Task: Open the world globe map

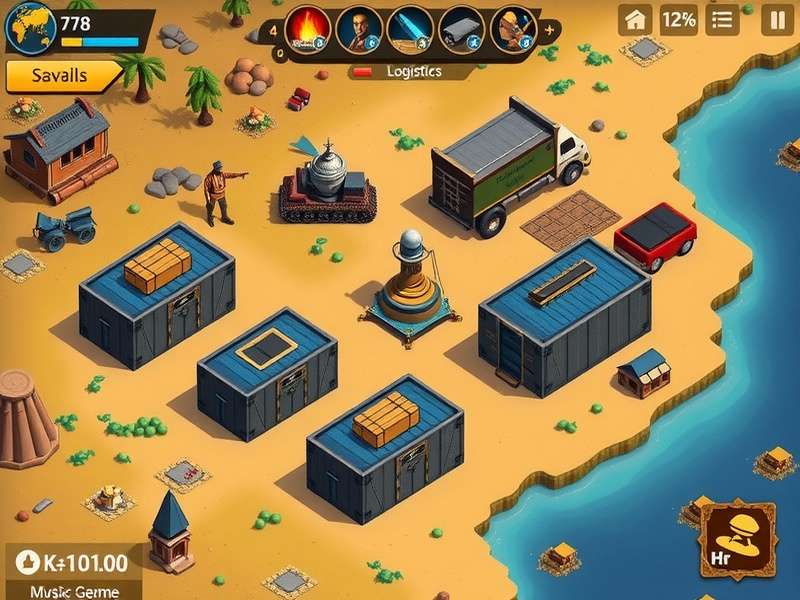Action: 30,27
